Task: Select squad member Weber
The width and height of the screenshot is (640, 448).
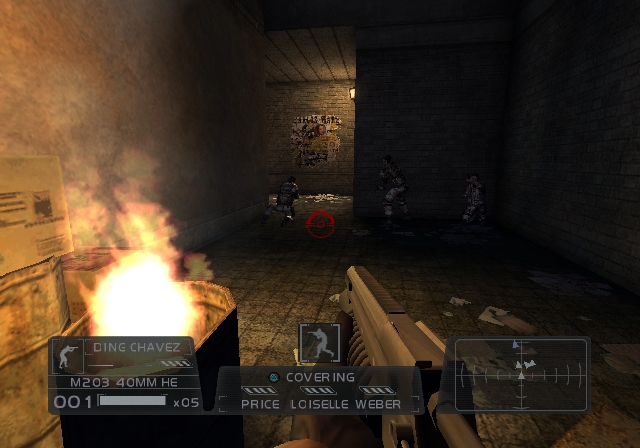Action: [379, 404]
